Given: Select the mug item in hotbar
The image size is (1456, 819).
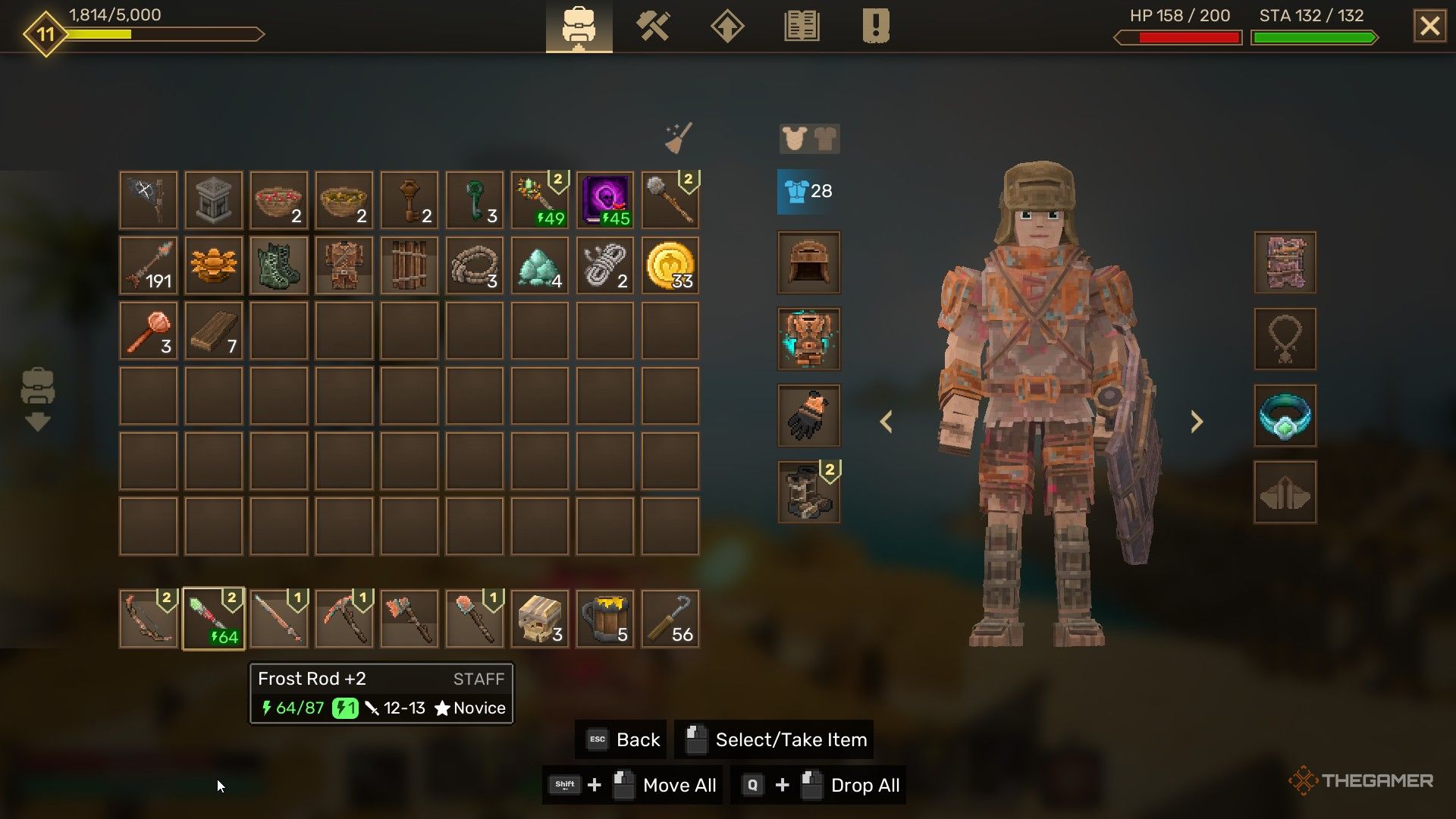Looking at the screenshot, I should click(x=605, y=619).
